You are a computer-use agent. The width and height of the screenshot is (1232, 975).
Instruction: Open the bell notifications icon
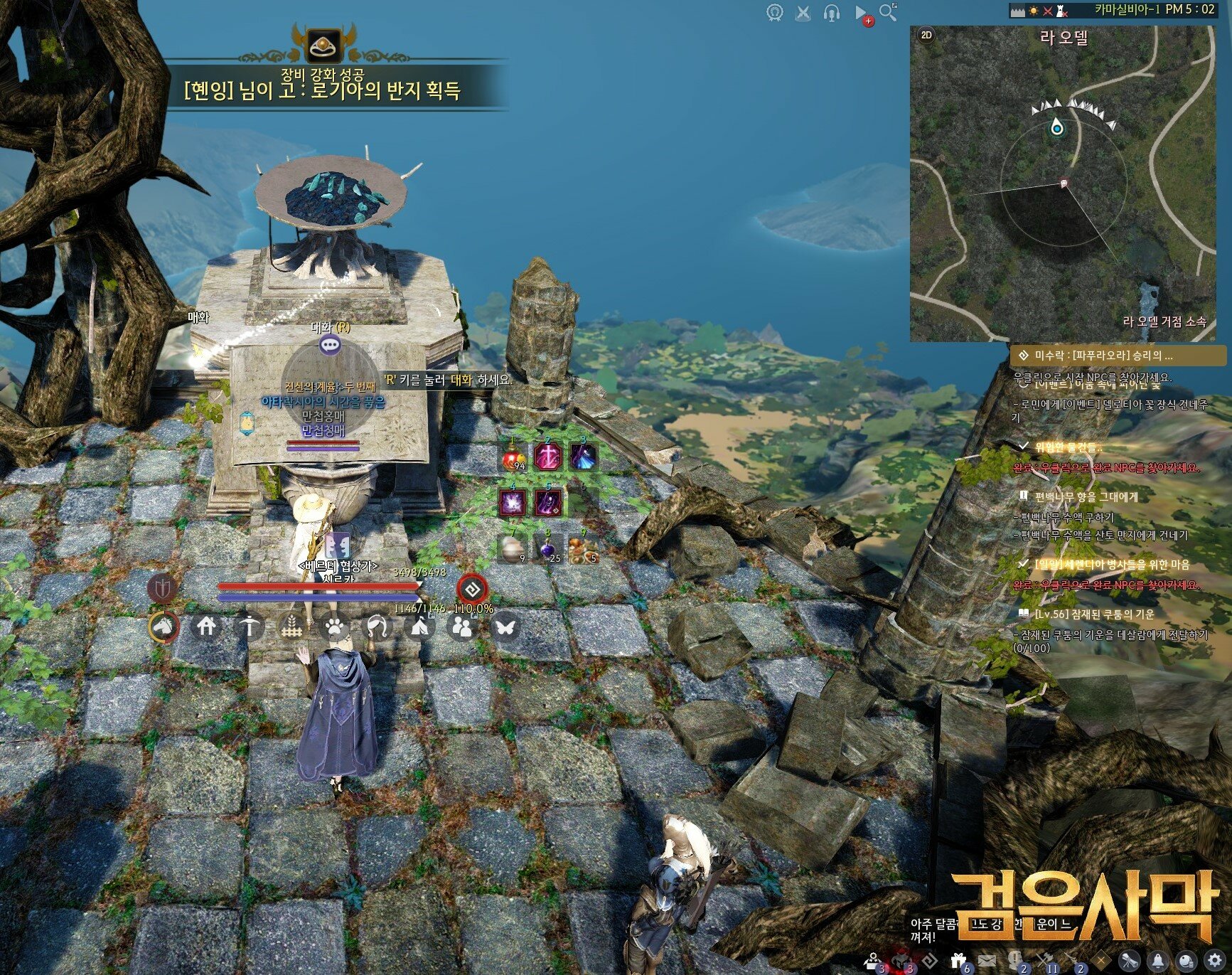click(1158, 961)
